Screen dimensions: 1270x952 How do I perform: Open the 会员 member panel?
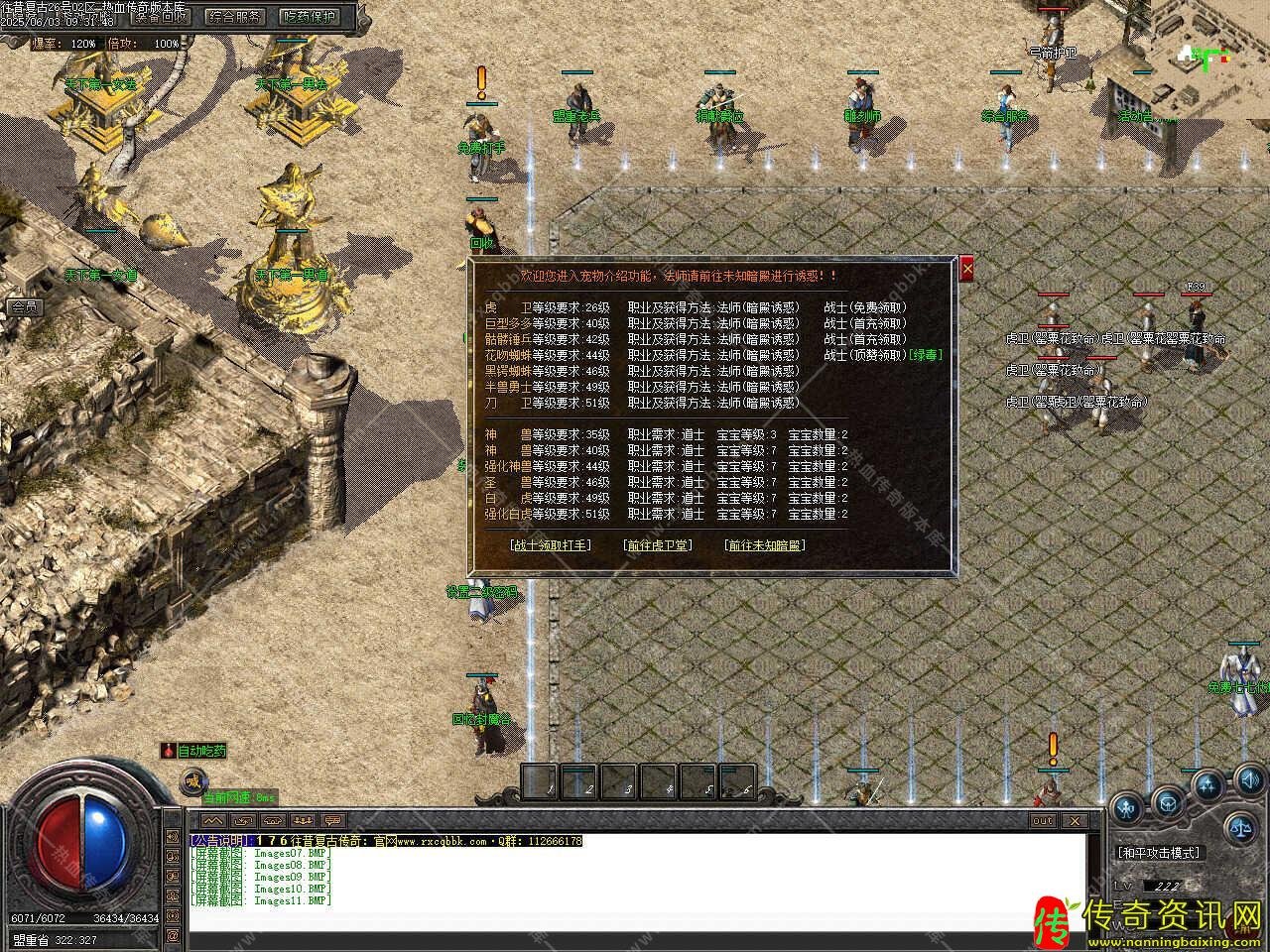tap(23, 307)
